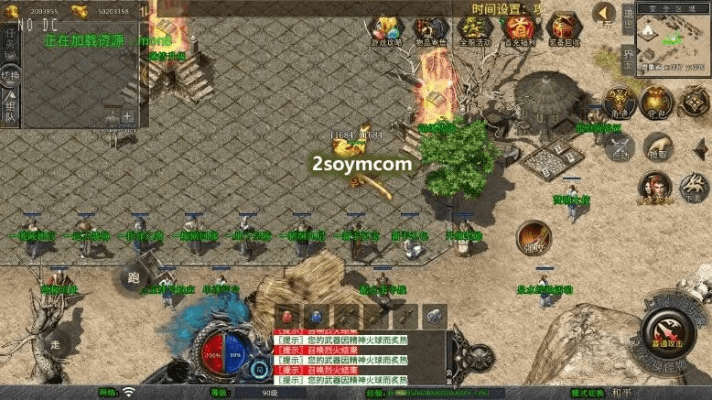Open the 首充福利 first-recharge bonus icon
Viewport: 712px width, 400px height.
520,28
